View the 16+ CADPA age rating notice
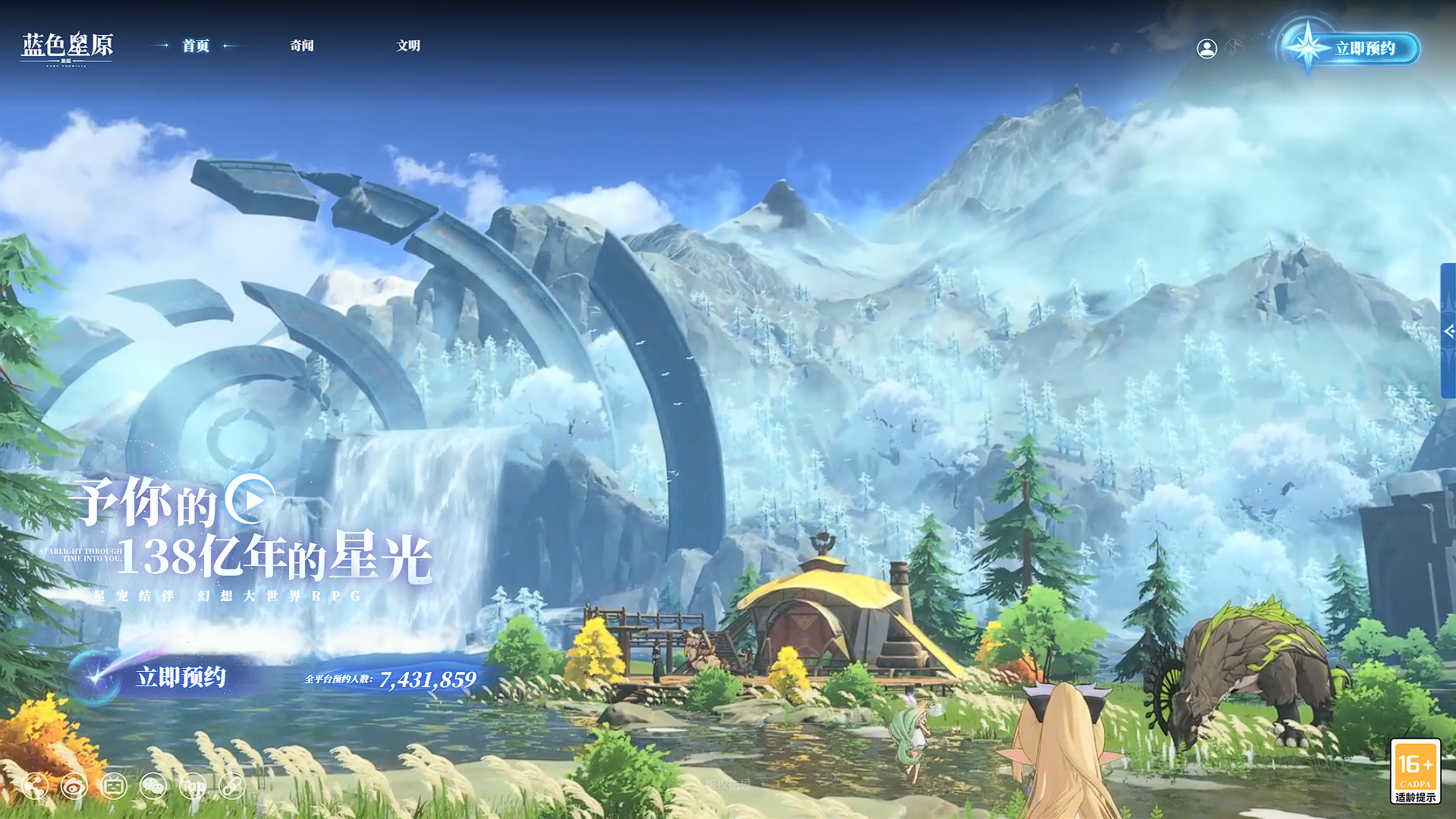Viewport: 1456px width, 819px height. click(1415, 771)
